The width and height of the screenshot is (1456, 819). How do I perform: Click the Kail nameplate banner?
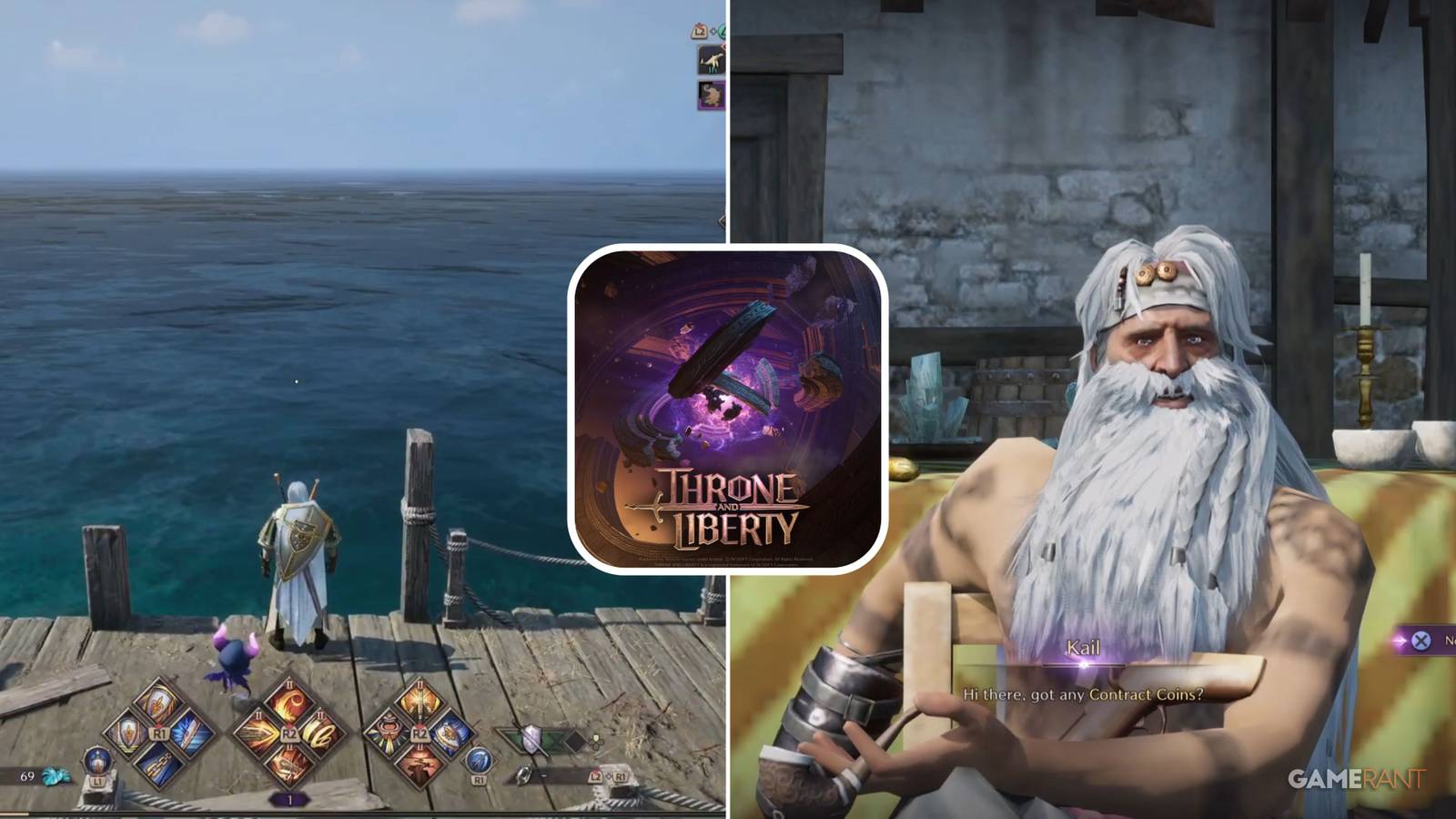[x=1083, y=648]
